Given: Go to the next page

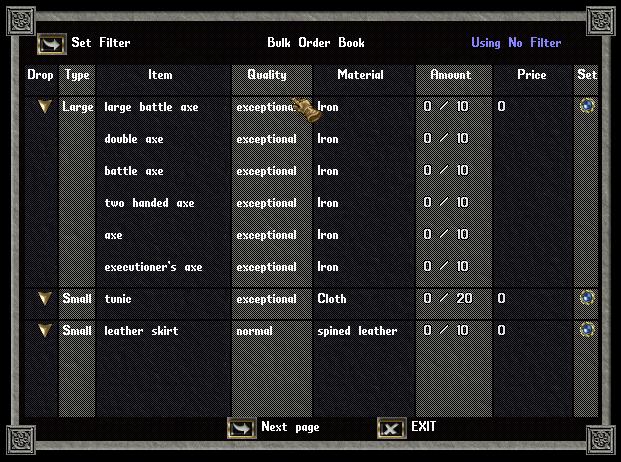Looking at the screenshot, I should pyautogui.click(x=242, y=428).
